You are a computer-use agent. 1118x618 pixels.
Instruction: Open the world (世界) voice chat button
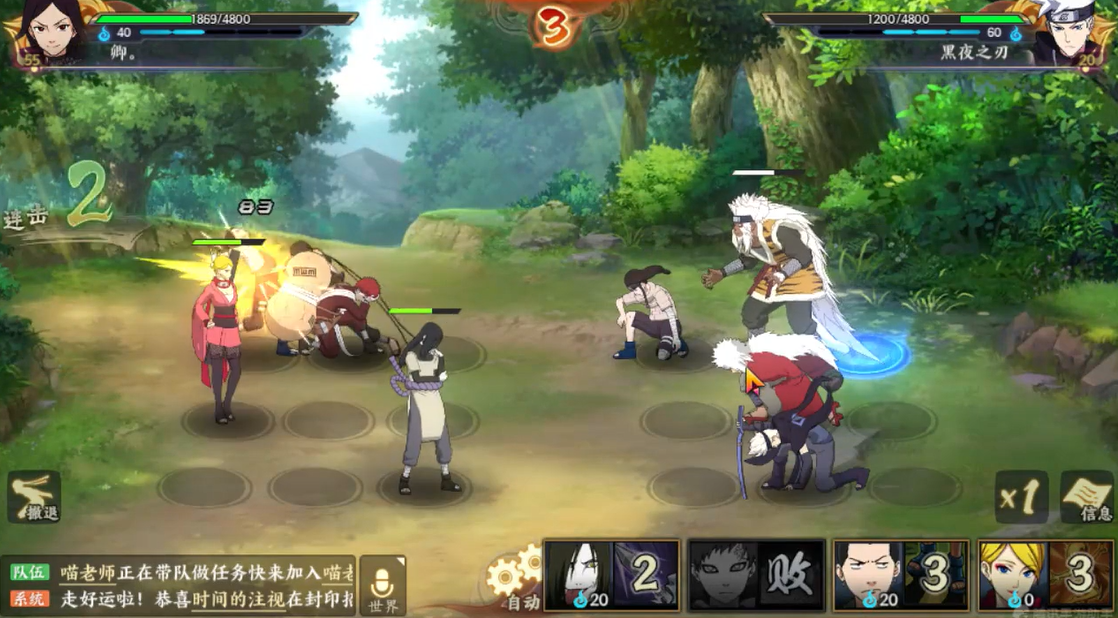coord(383,586)
